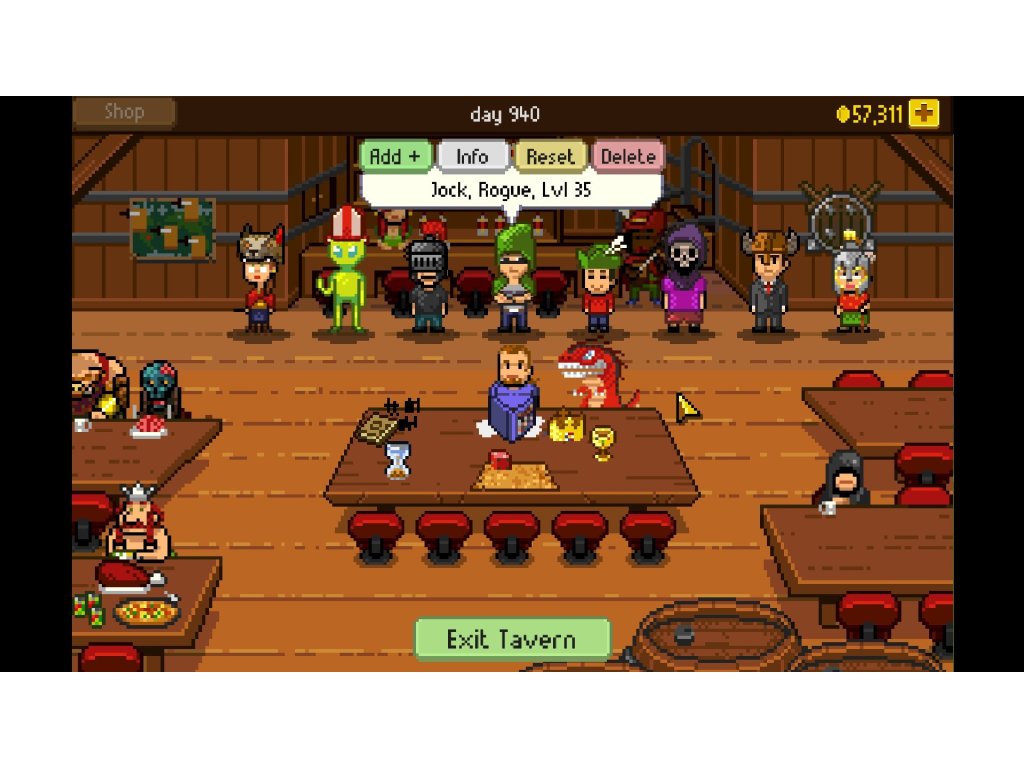The width and height of the screenshot is (1024, 768).
Task: Choose the knight-helmet character in the lineup
Action: tap(429, 285)
